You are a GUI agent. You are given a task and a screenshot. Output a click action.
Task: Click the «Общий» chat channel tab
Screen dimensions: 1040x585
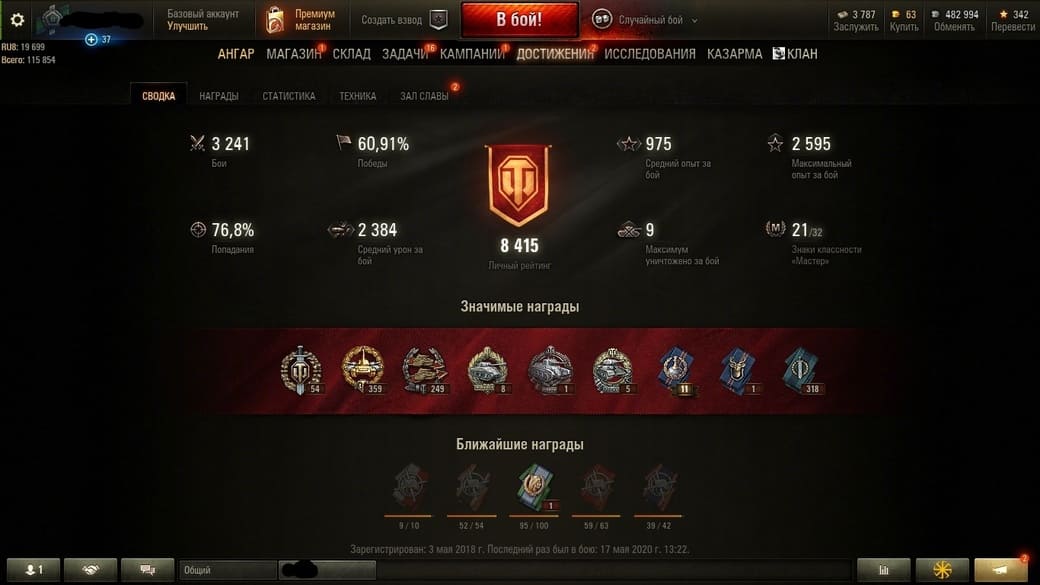click(226, 570)
